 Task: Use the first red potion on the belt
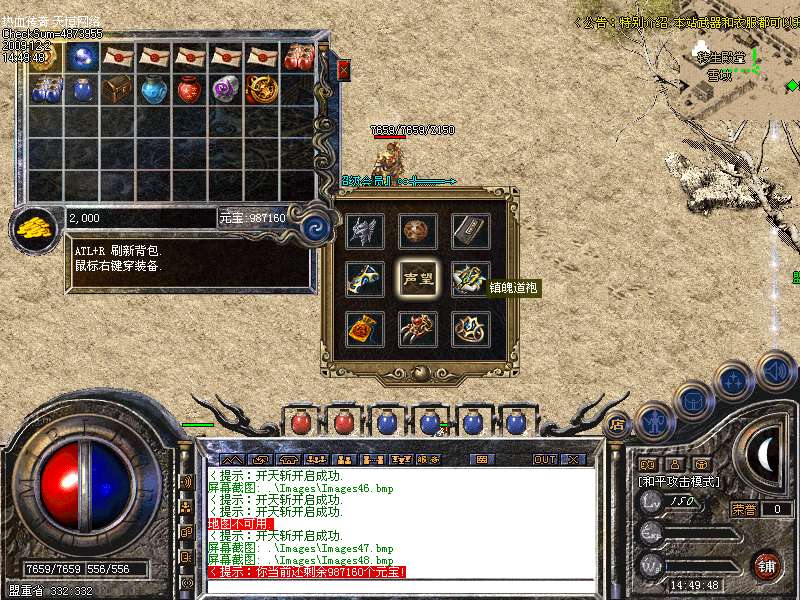pyautogui.click(x=300, y=422)
